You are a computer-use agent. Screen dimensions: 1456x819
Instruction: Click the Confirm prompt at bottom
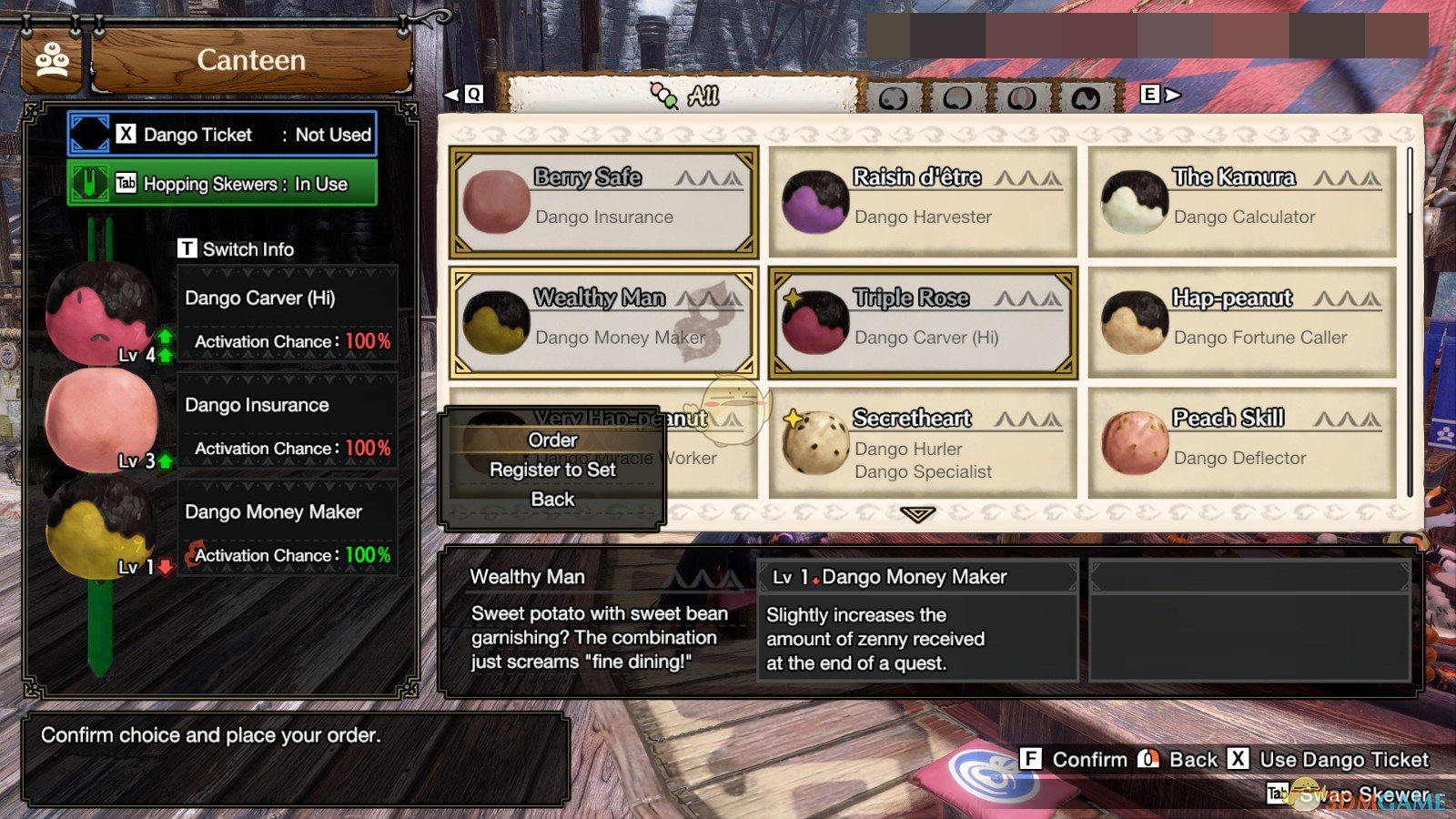tap(1075, 760)
